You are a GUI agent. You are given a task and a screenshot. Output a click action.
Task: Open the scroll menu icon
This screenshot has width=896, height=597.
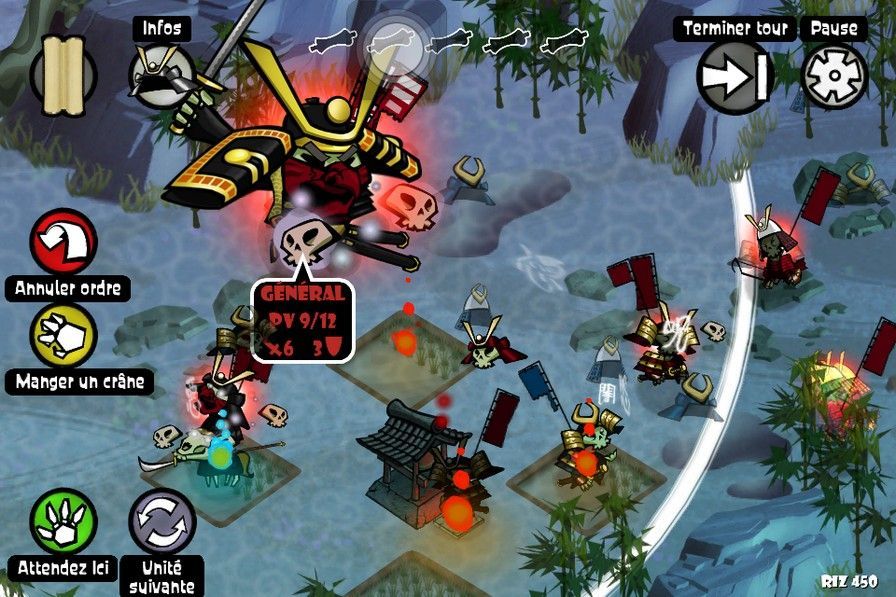(63, 74)
